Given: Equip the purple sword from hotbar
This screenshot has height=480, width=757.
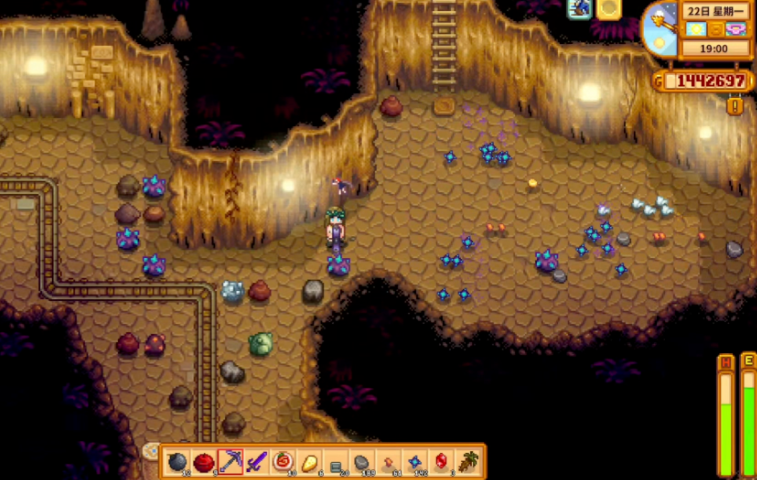Looking at the screenshot, I should (x=257, y=462).
